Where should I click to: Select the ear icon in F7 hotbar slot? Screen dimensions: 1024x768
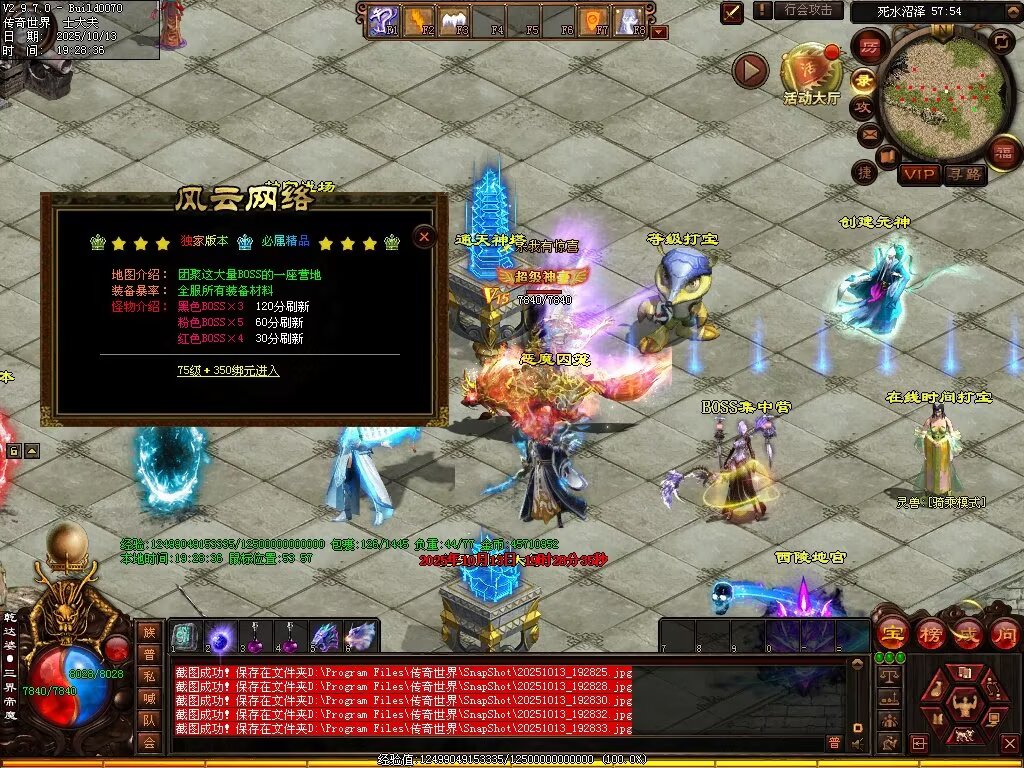pos(593,19)
